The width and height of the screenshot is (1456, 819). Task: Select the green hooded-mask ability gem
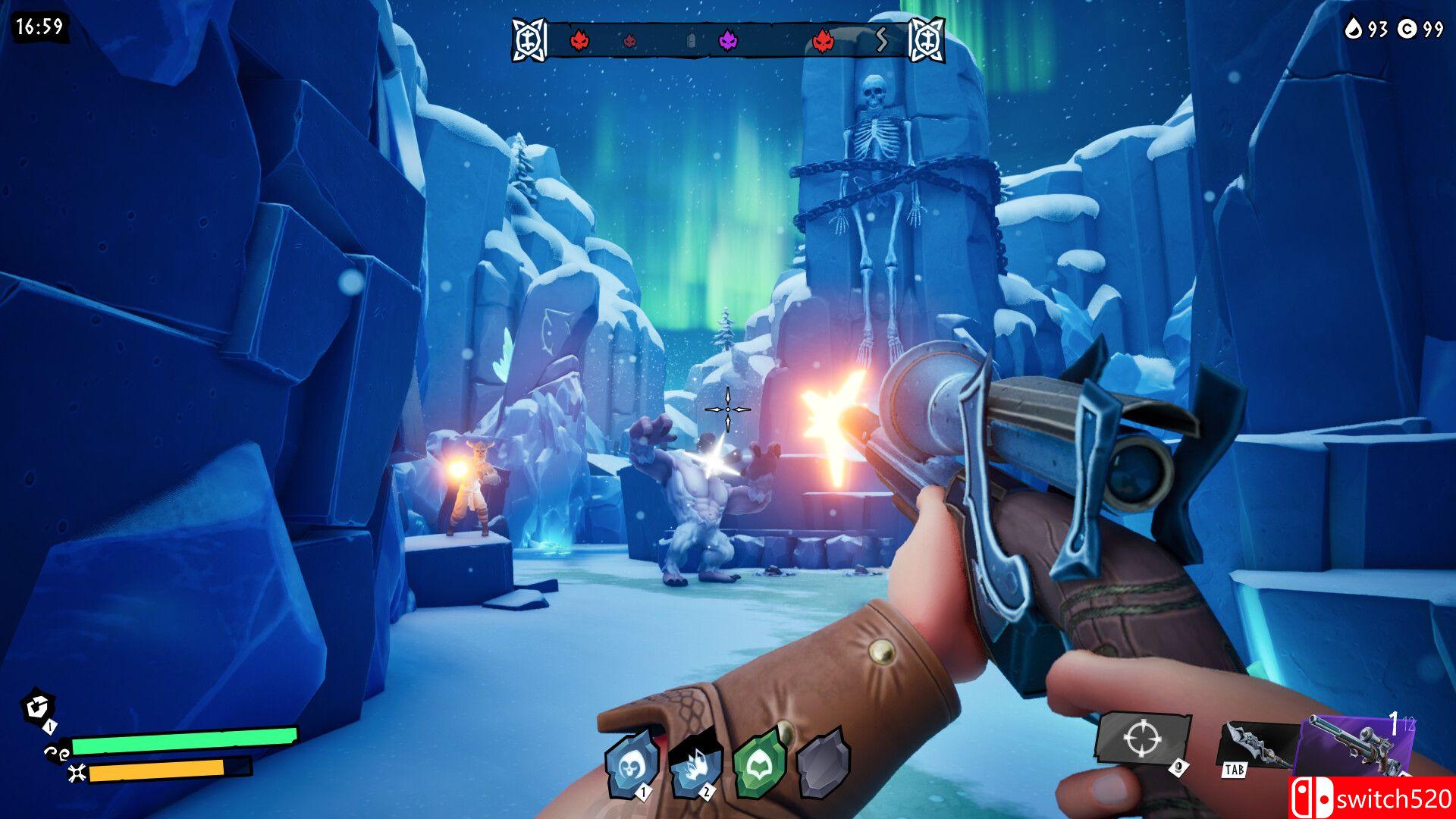(759, 764)
